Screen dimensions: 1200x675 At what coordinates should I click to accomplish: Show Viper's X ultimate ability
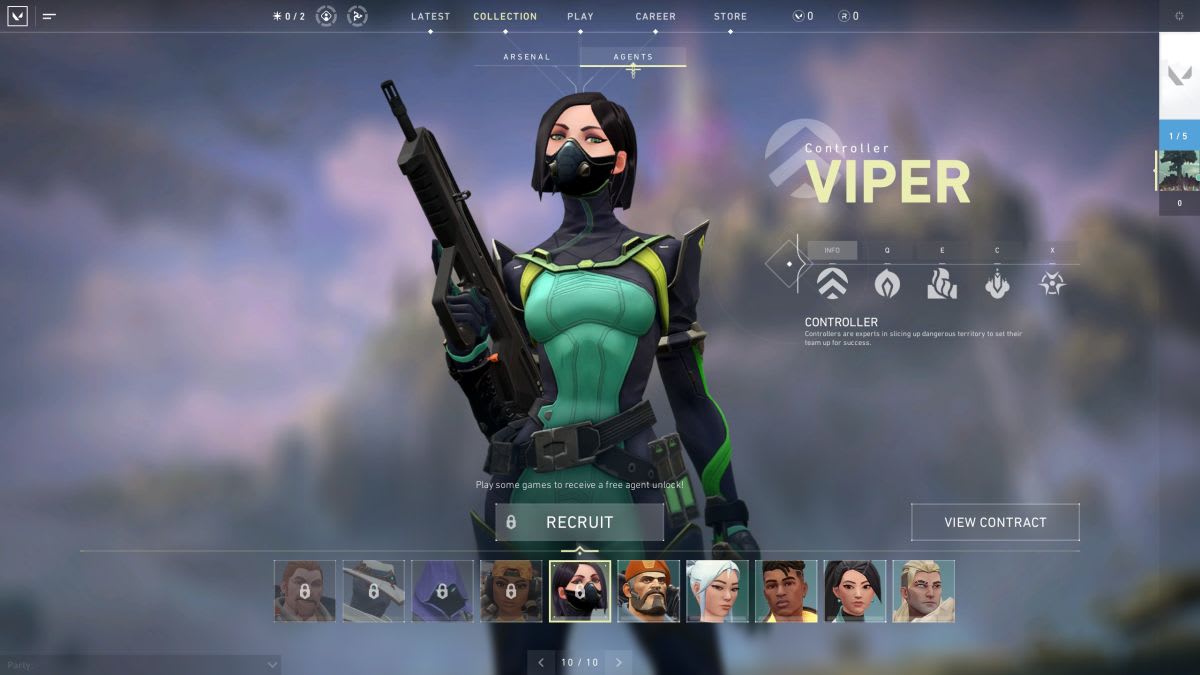(x=1052, y=284)
